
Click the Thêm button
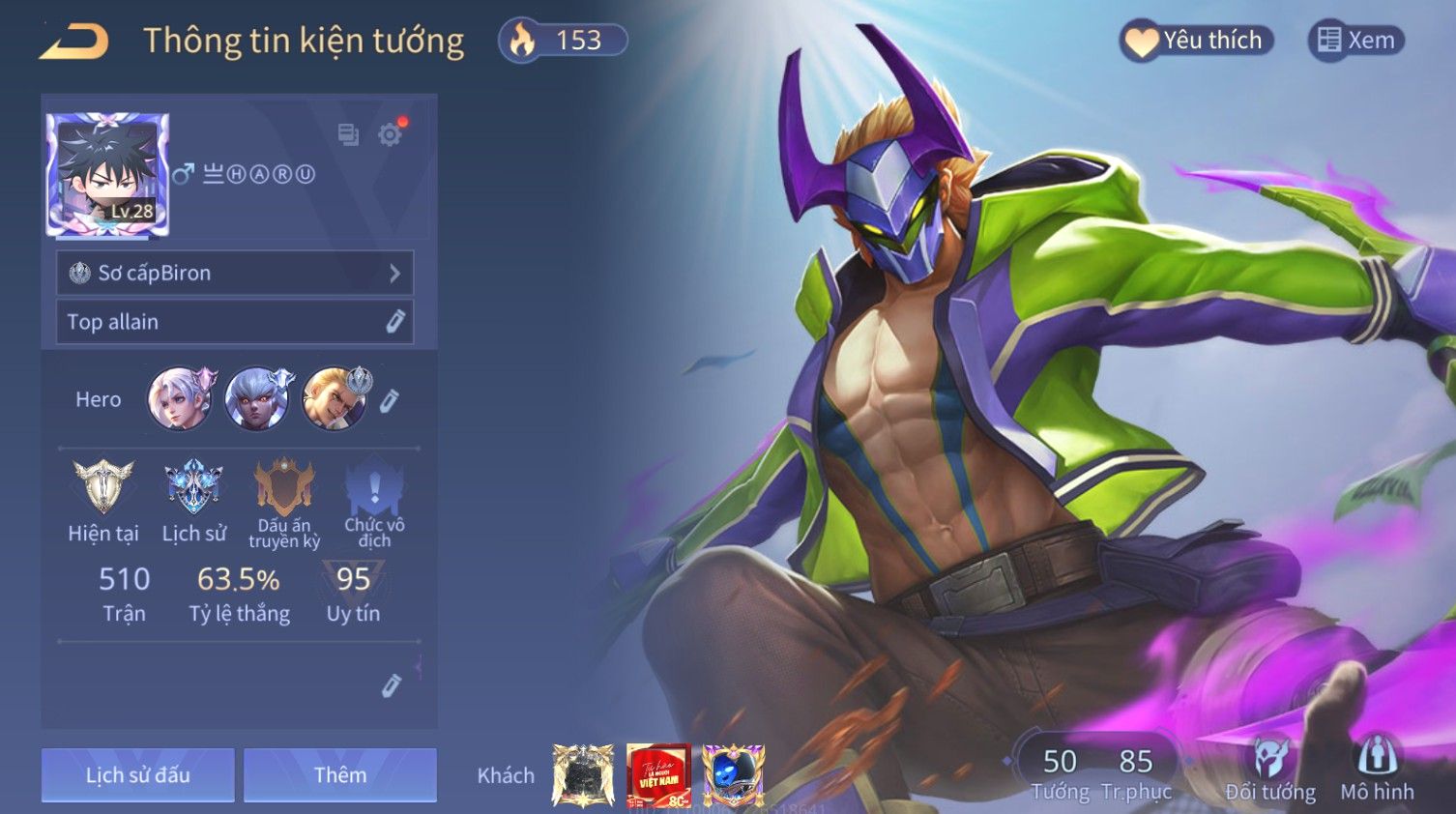[339, 774]
